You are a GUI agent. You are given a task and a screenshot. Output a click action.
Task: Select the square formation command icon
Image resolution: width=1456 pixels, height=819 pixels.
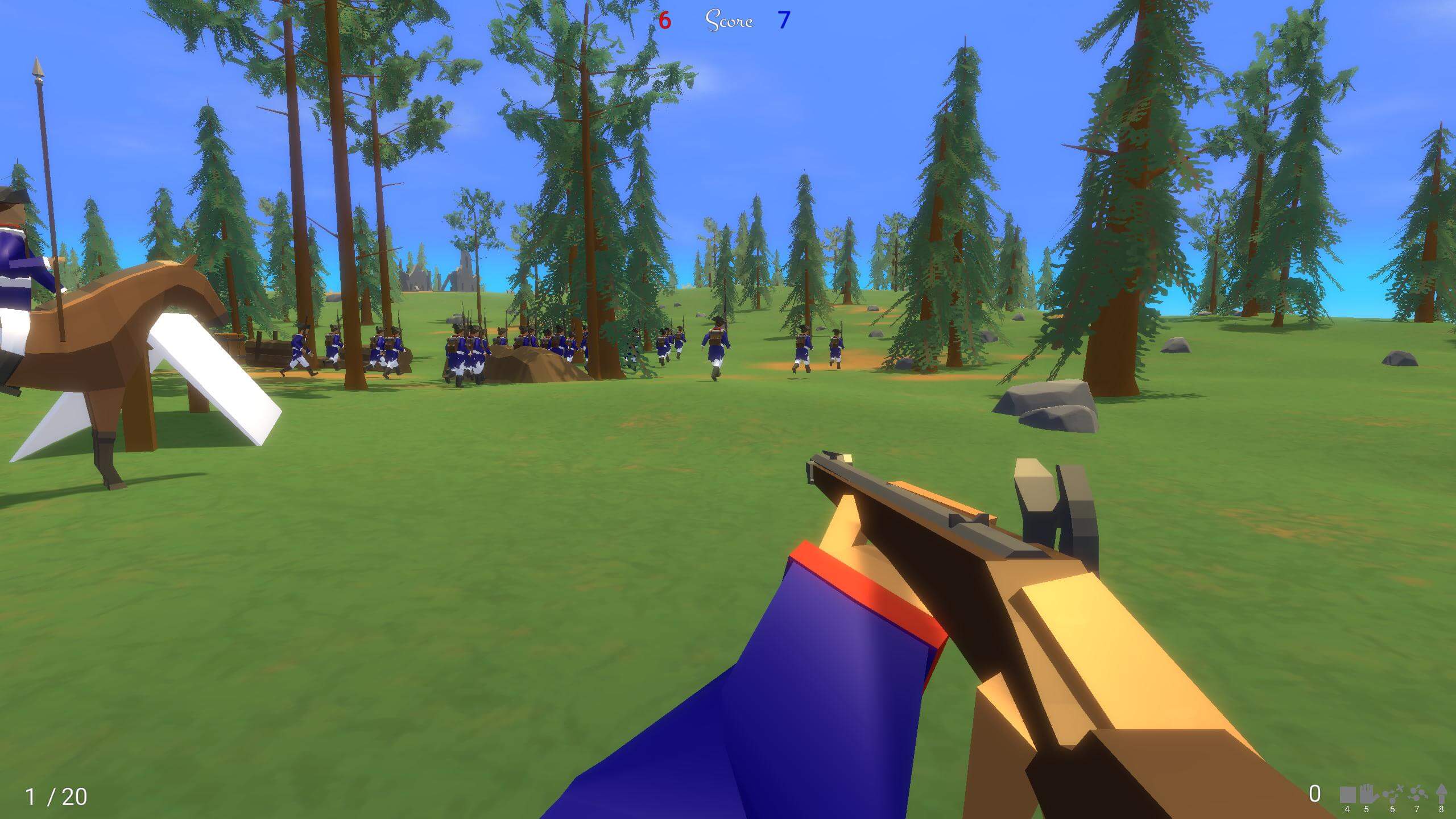click(x=1347, y=795)
